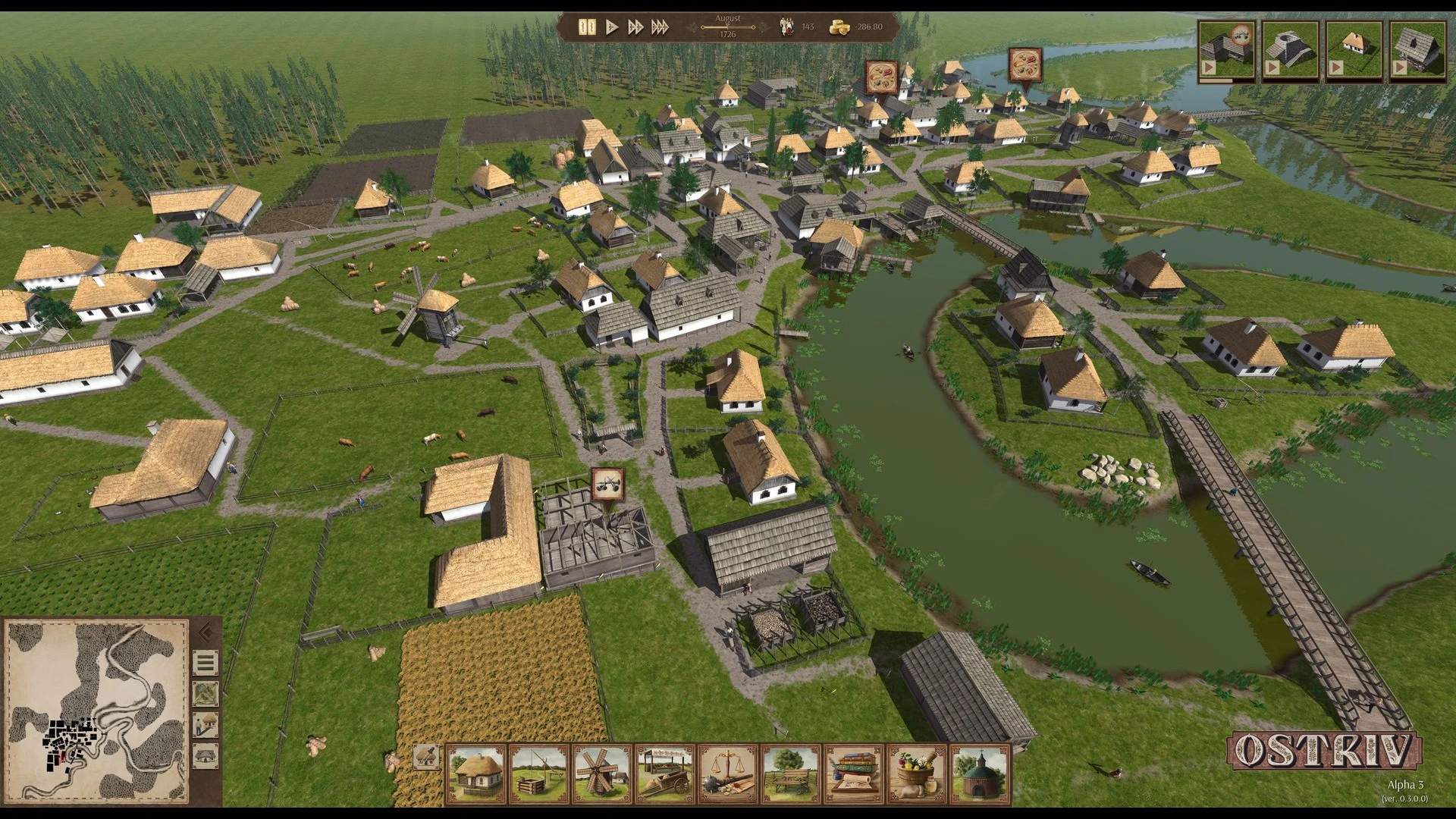Screen dimensions: 1456x819
Task: Click the village minimap
Action: click(97, 708)
